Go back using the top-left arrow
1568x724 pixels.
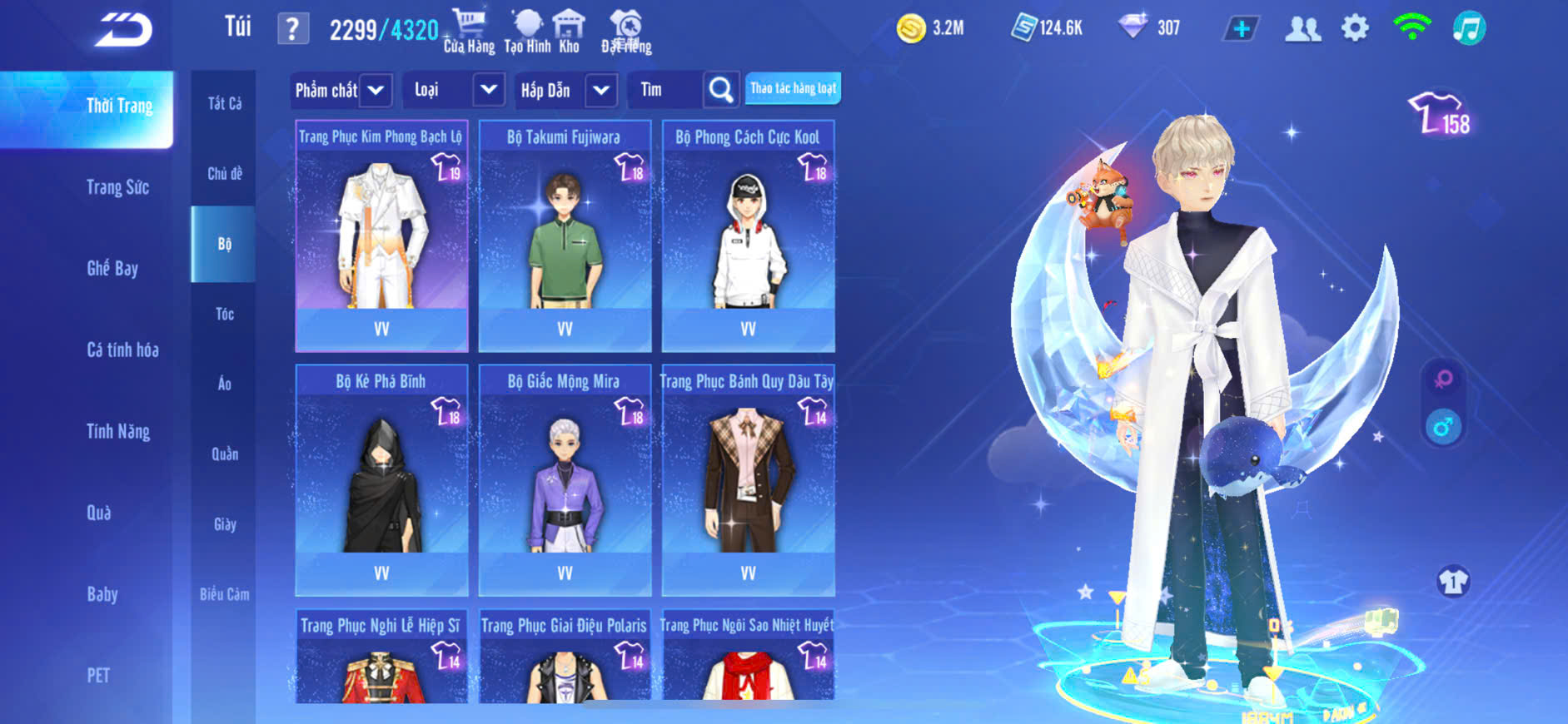(123, 30)
